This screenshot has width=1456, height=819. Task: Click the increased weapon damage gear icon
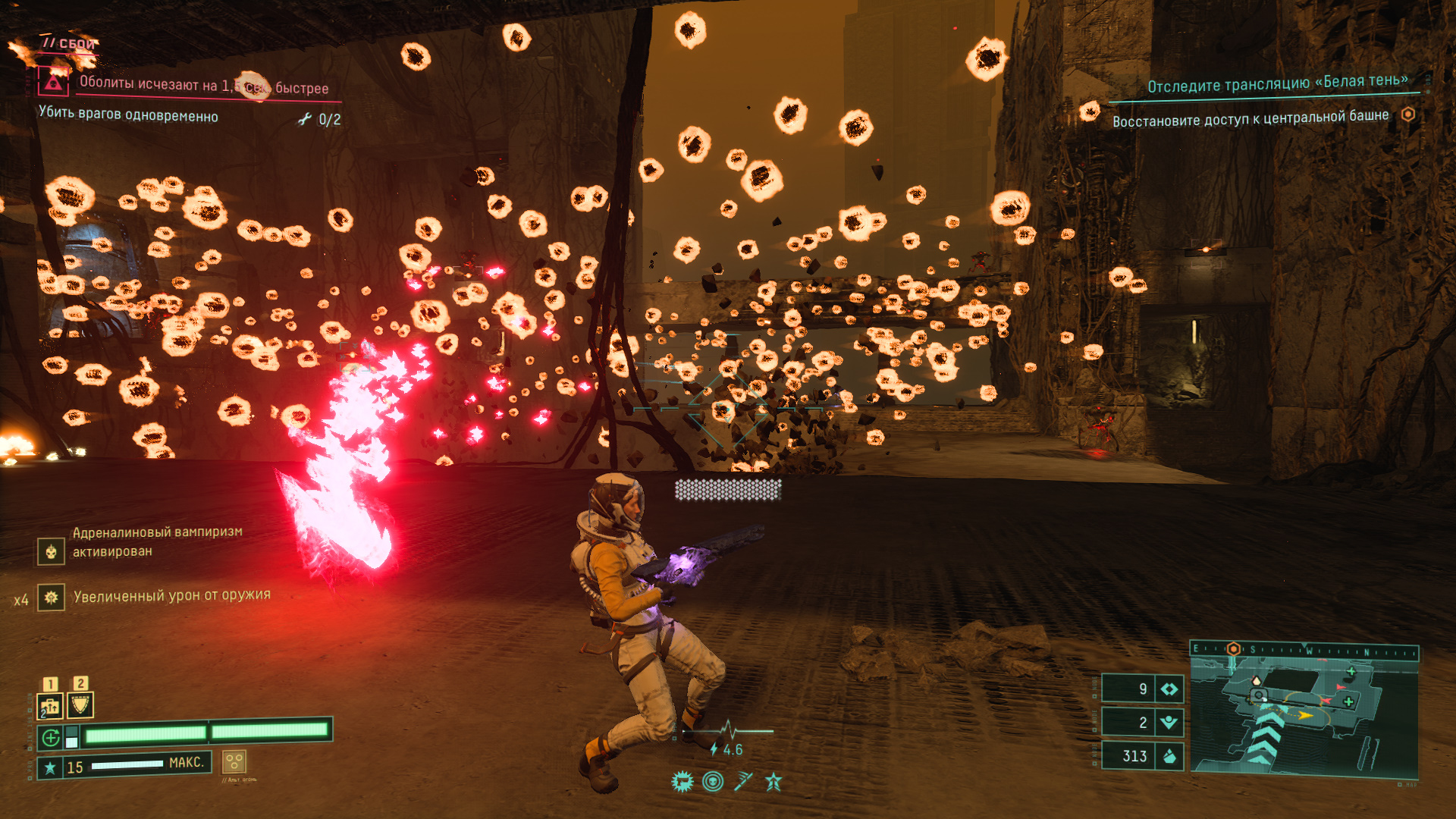click(51, 598)
